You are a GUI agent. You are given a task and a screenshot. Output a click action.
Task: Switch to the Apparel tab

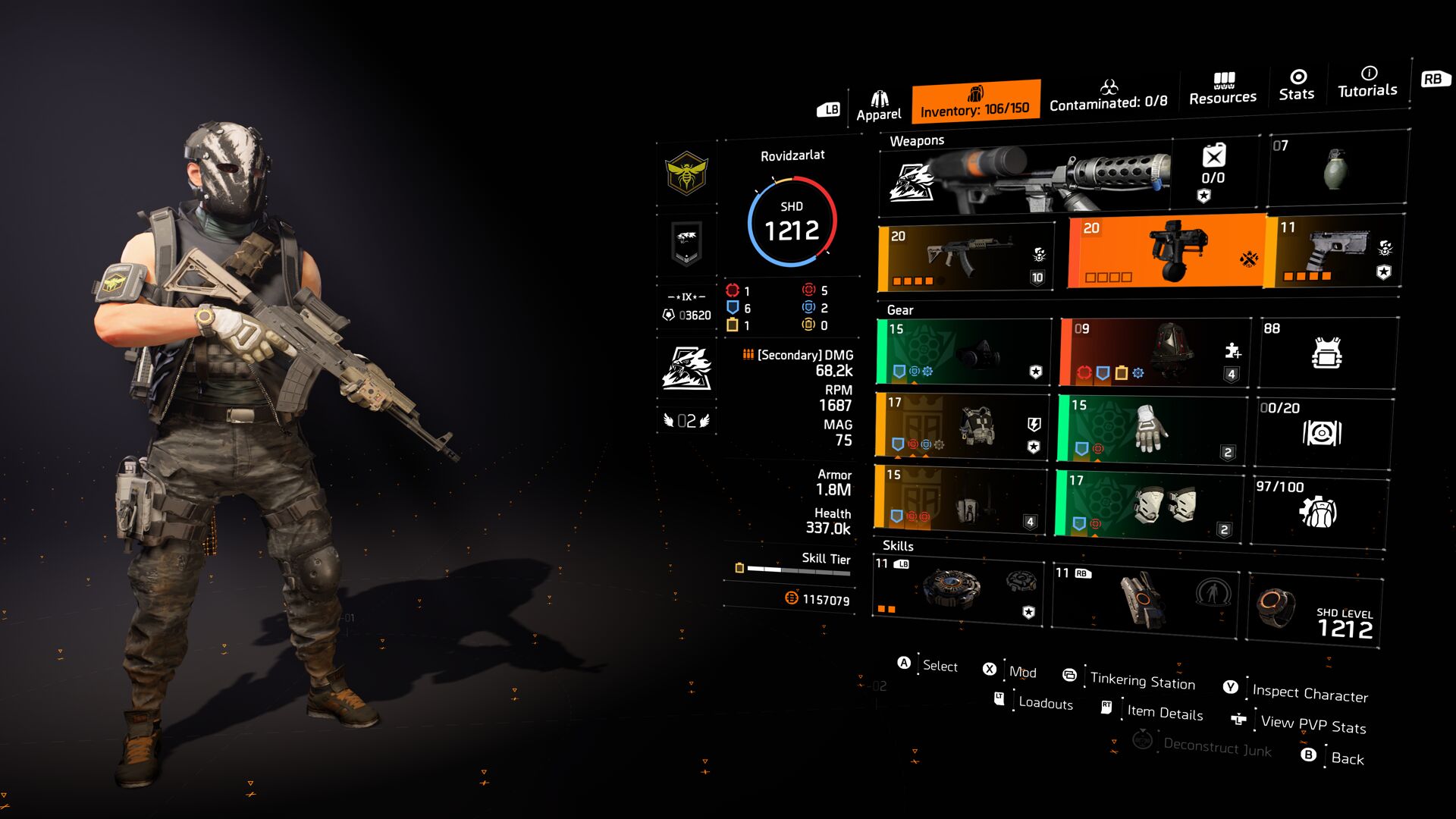878,105
